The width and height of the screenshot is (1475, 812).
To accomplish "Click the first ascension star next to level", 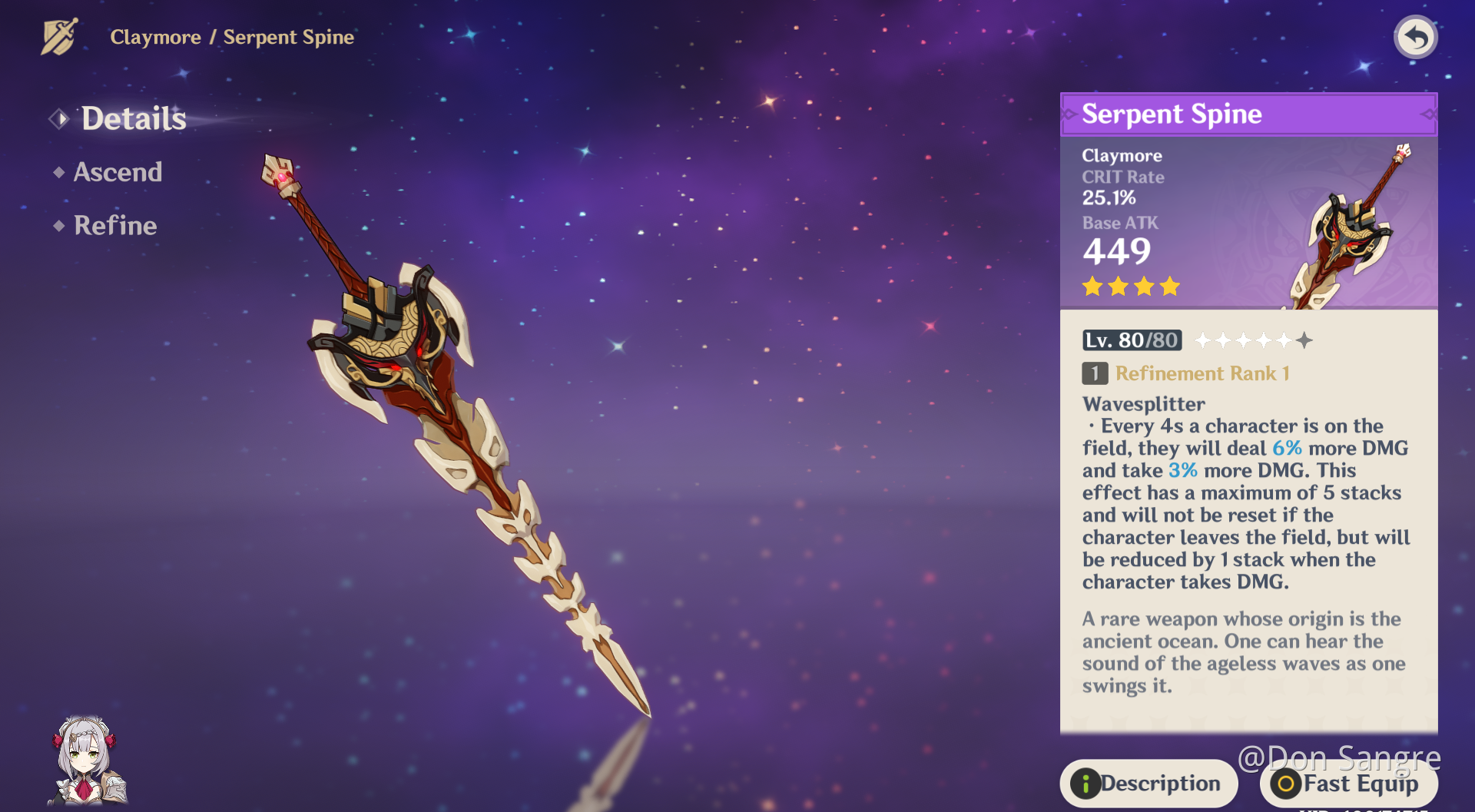I will (x=1204, y=340).
